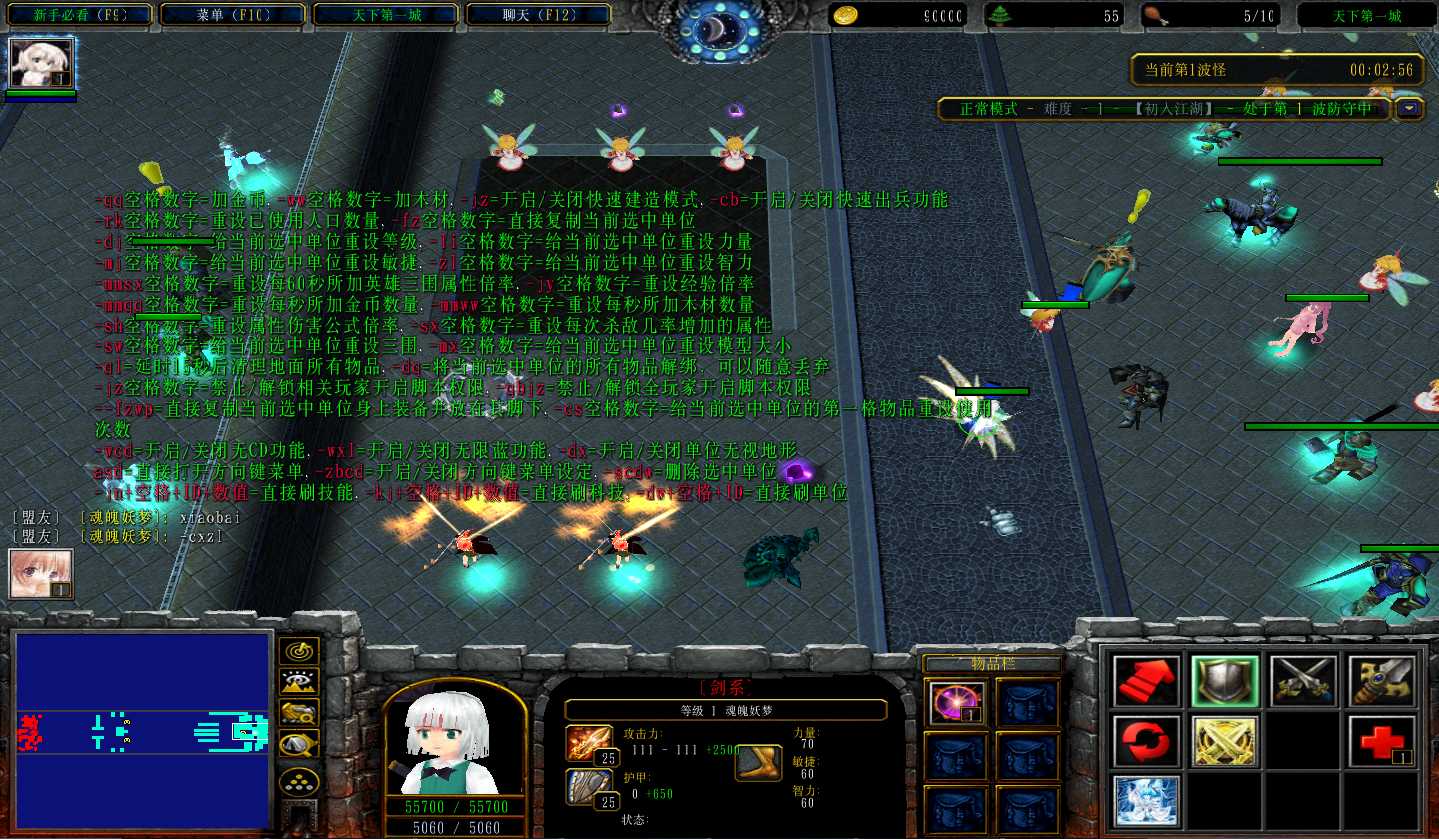Activate the red circular arrows command
The width and height of the screenshot is (1439, 839).
coord(1145,740)
